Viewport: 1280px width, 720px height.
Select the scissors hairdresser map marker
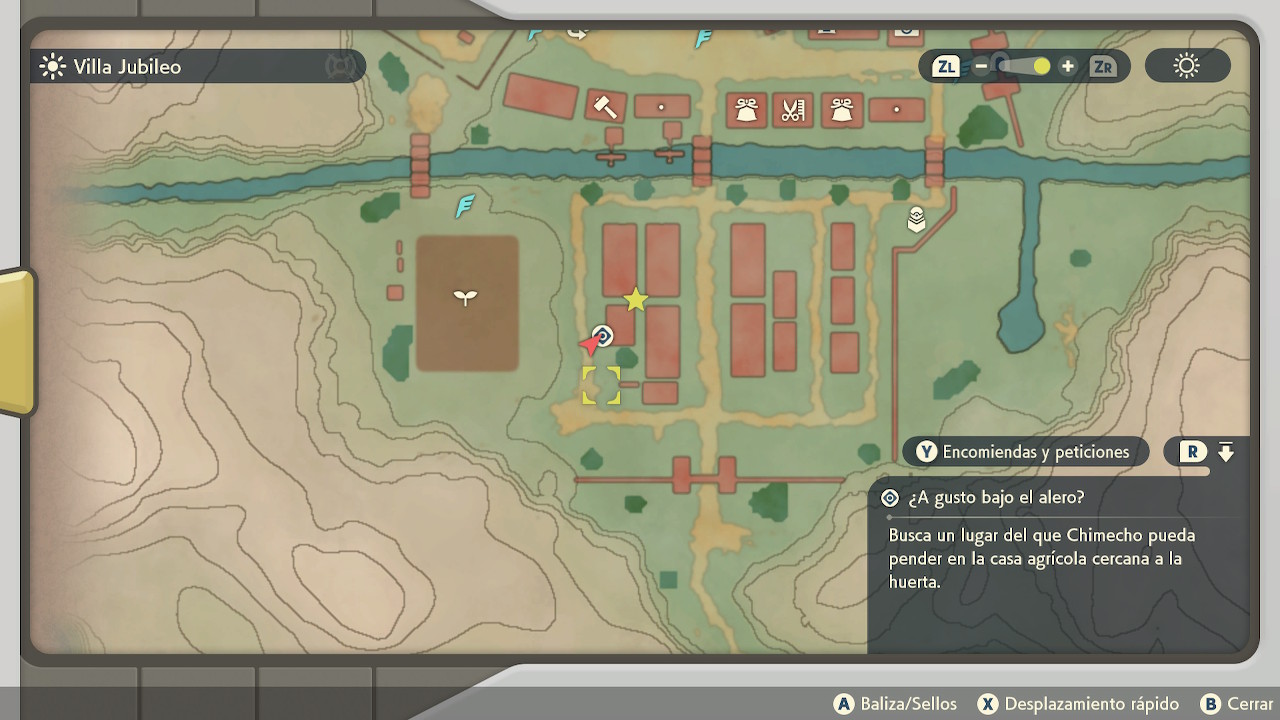tap(793, 109)
